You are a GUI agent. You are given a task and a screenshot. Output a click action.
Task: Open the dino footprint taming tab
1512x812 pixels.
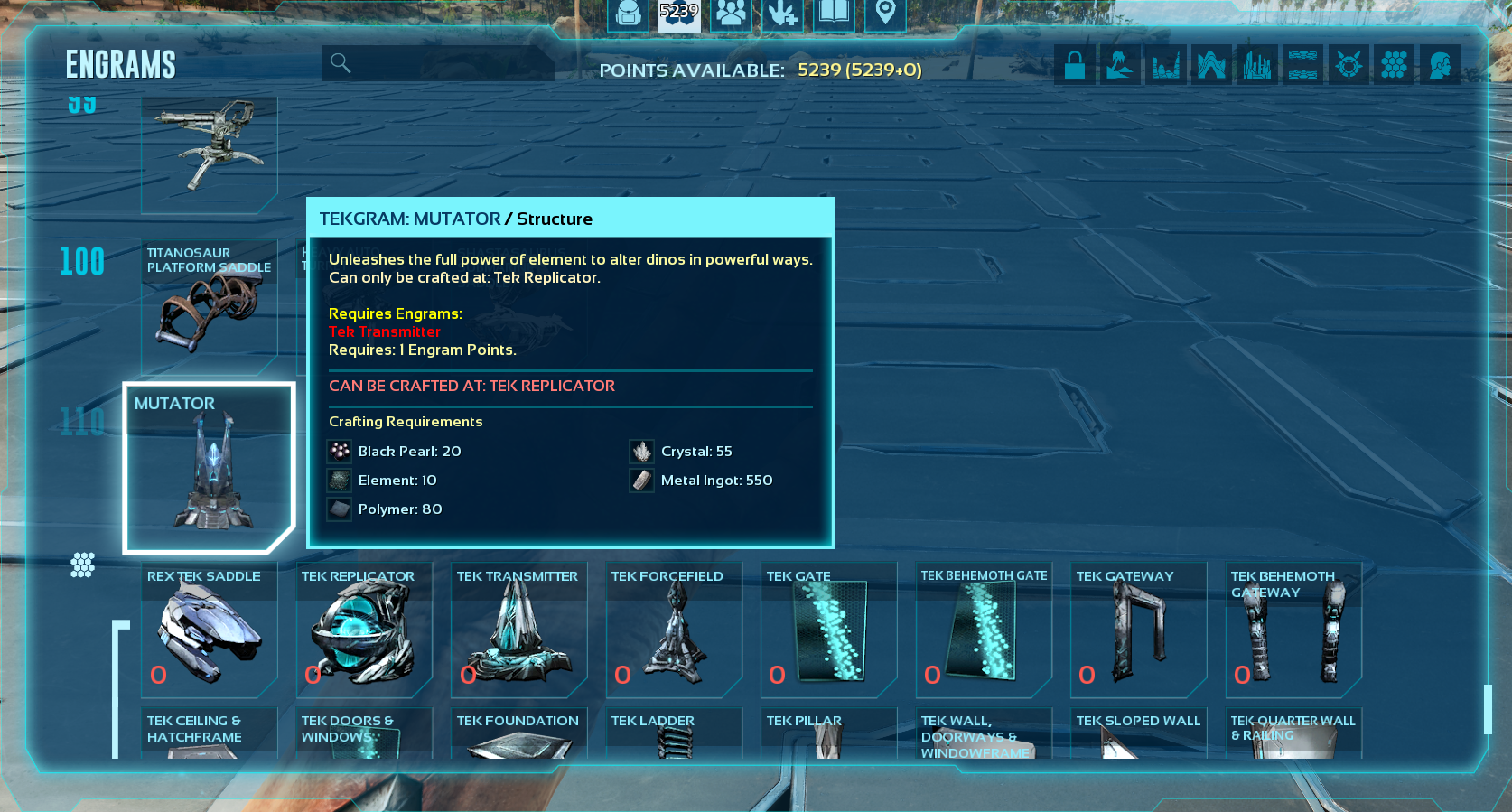click(782, 14)
